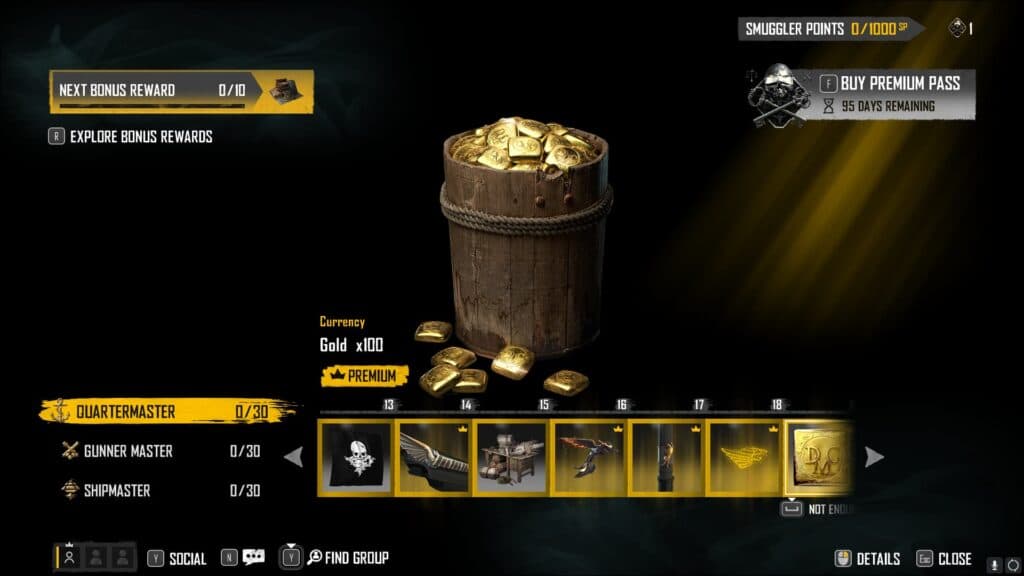This screenshot has width=1024, height=576.
Task: Show next rewards with right arrow
Action: click(x=874, y=457)
